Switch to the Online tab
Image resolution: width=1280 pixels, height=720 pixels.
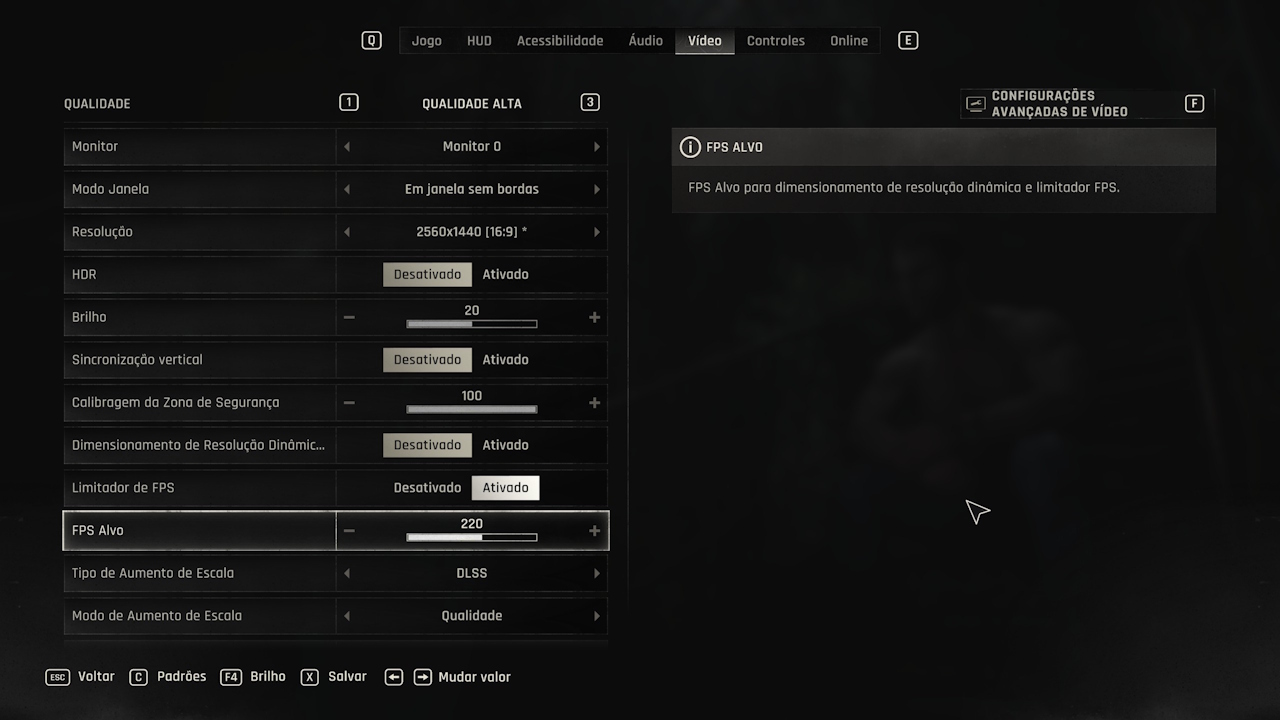pyautogui.click(x=849, y=41)
